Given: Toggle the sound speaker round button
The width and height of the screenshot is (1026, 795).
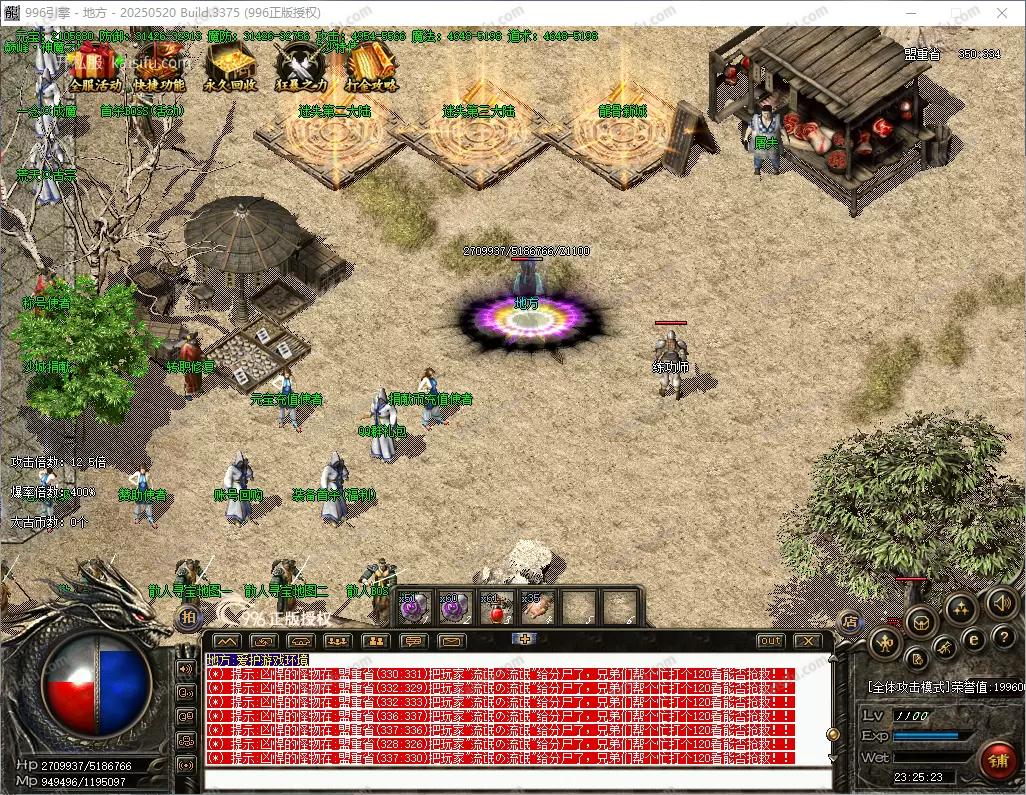Looking at the screenshot, I should [1001, 603].
